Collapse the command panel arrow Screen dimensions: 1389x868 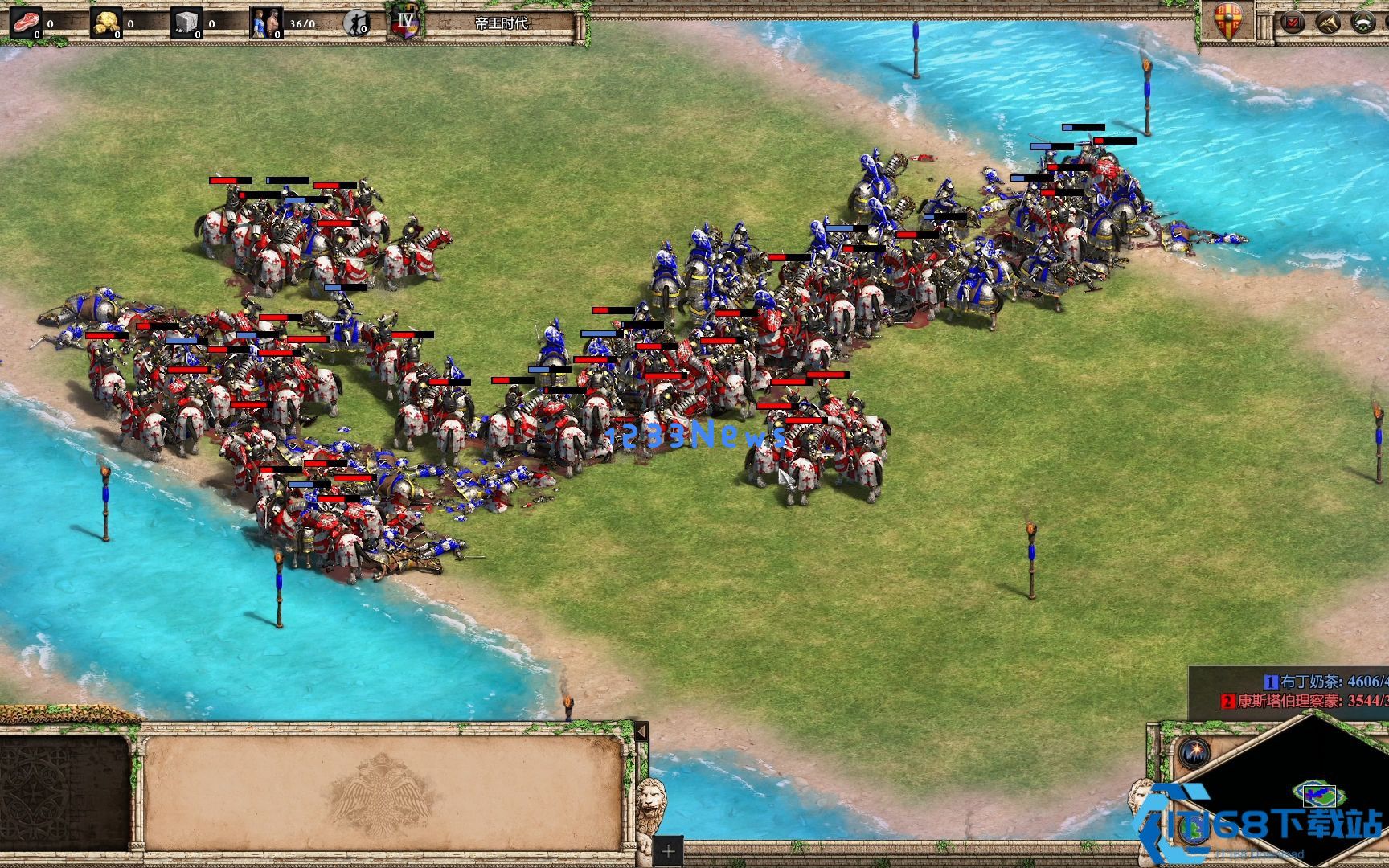641,731
